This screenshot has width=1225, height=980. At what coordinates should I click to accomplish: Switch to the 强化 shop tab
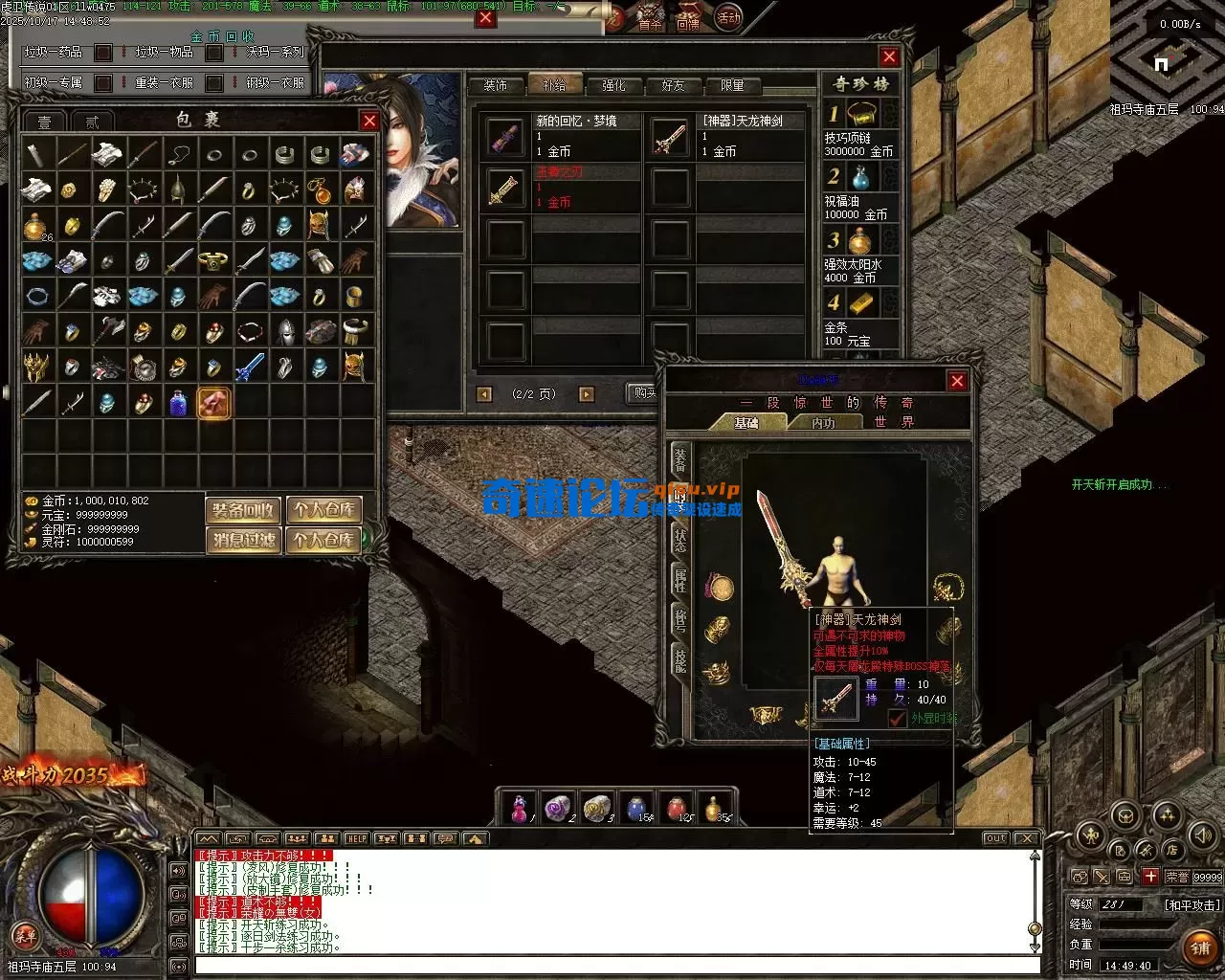[x=613, y=85]
